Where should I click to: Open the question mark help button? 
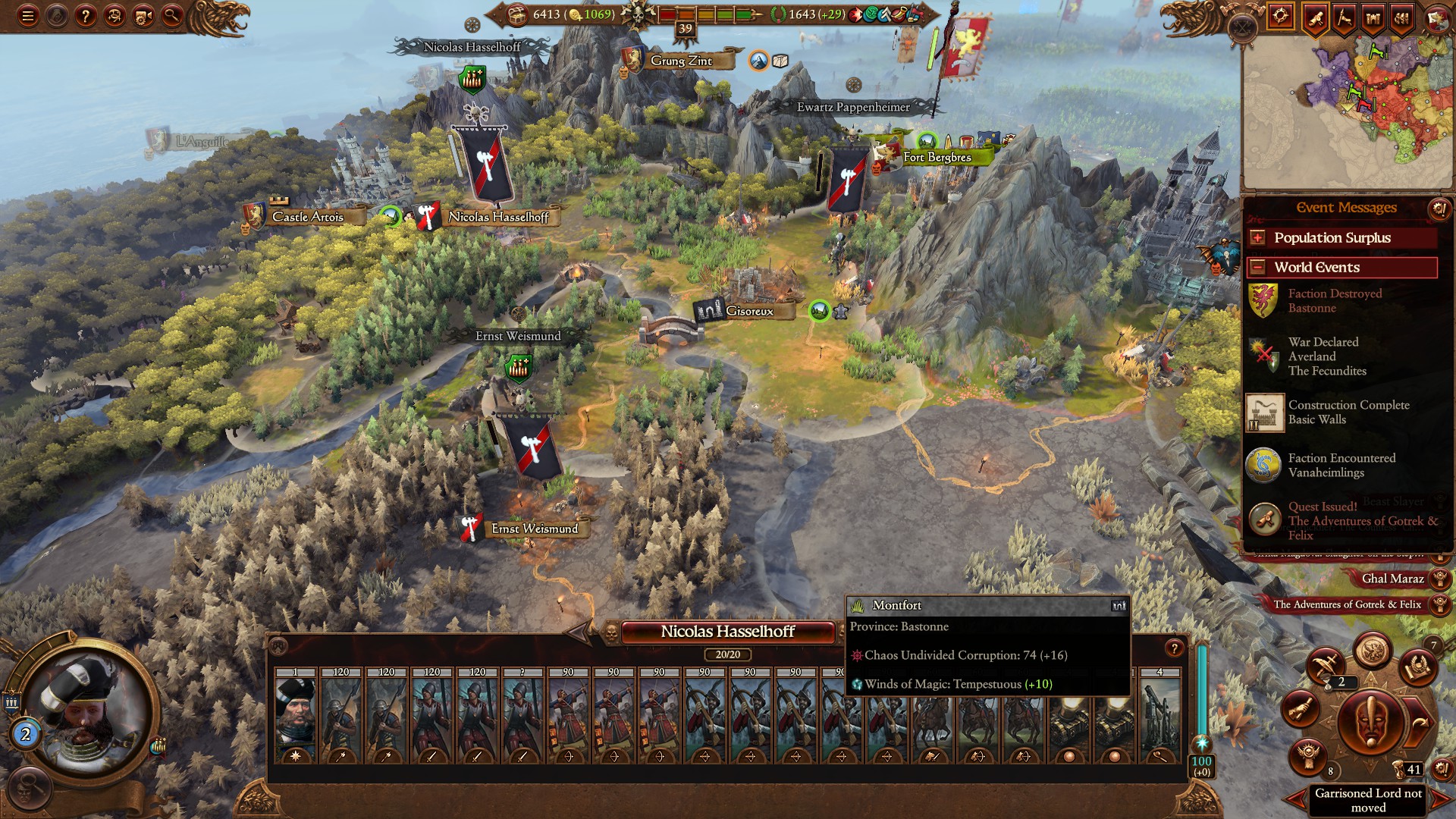tap(86, 15)
